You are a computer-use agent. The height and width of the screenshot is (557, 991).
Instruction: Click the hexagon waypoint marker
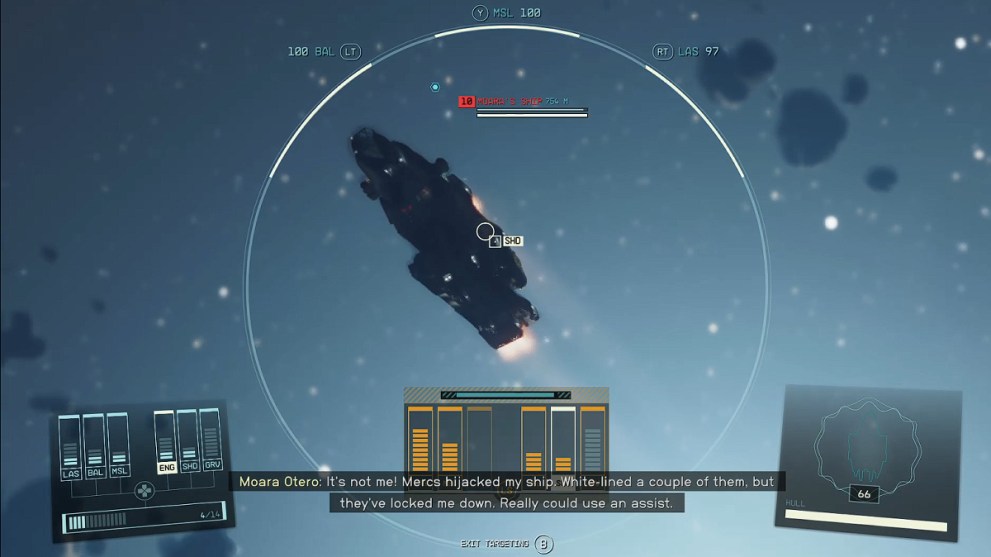point(435,87)
